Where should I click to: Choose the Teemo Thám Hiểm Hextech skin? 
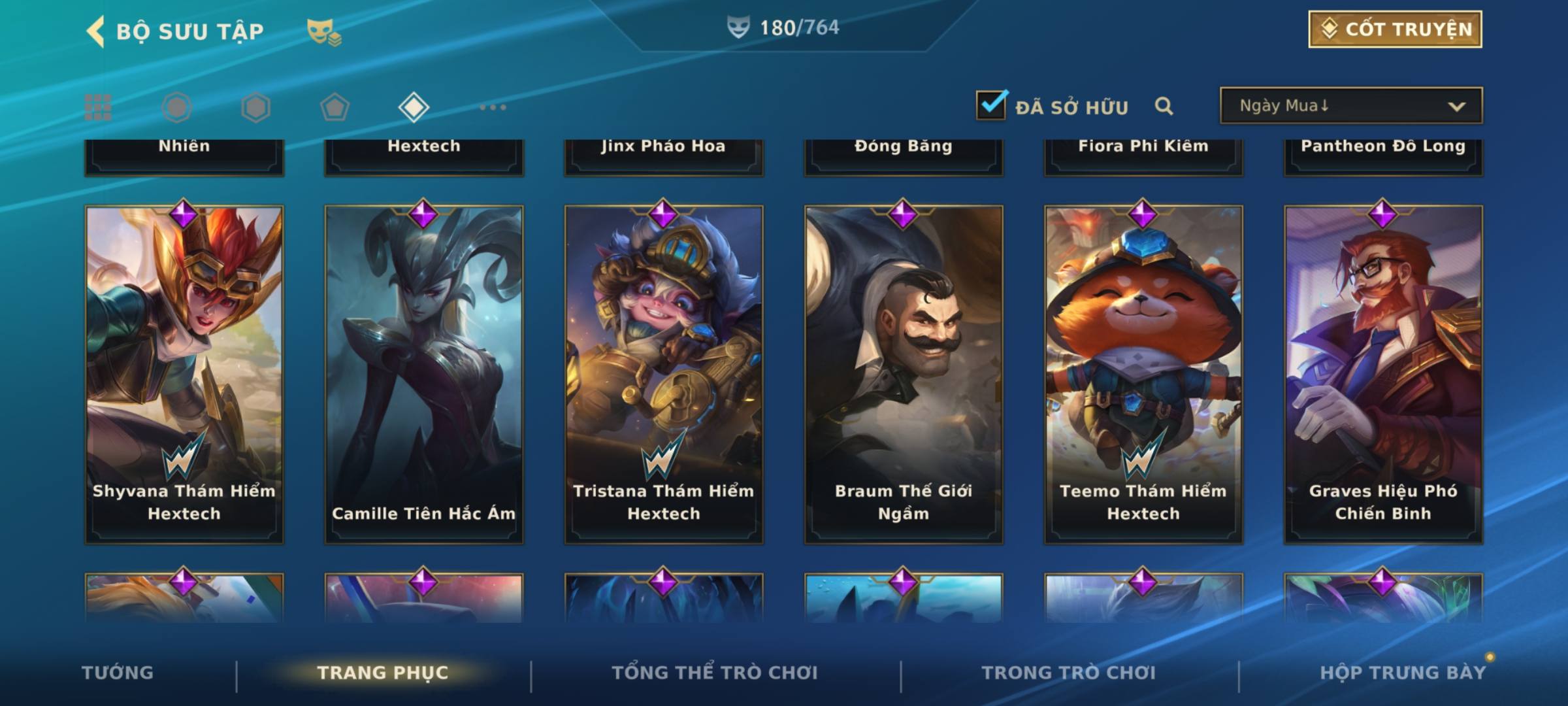1143,374
